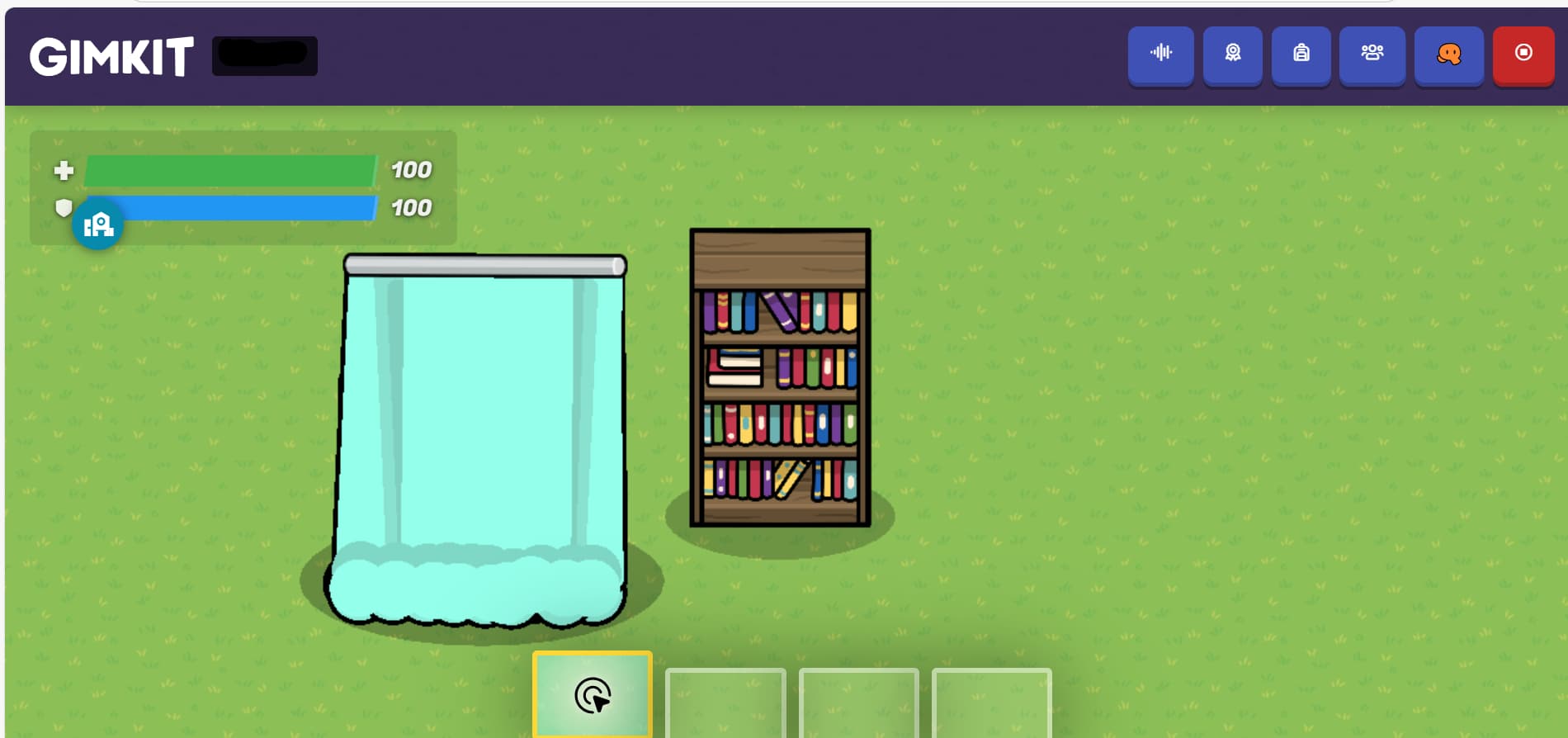The width and height of the screenshot is (1568, 738).
Task: Click the blue shield bar
Action: point(248,208)
